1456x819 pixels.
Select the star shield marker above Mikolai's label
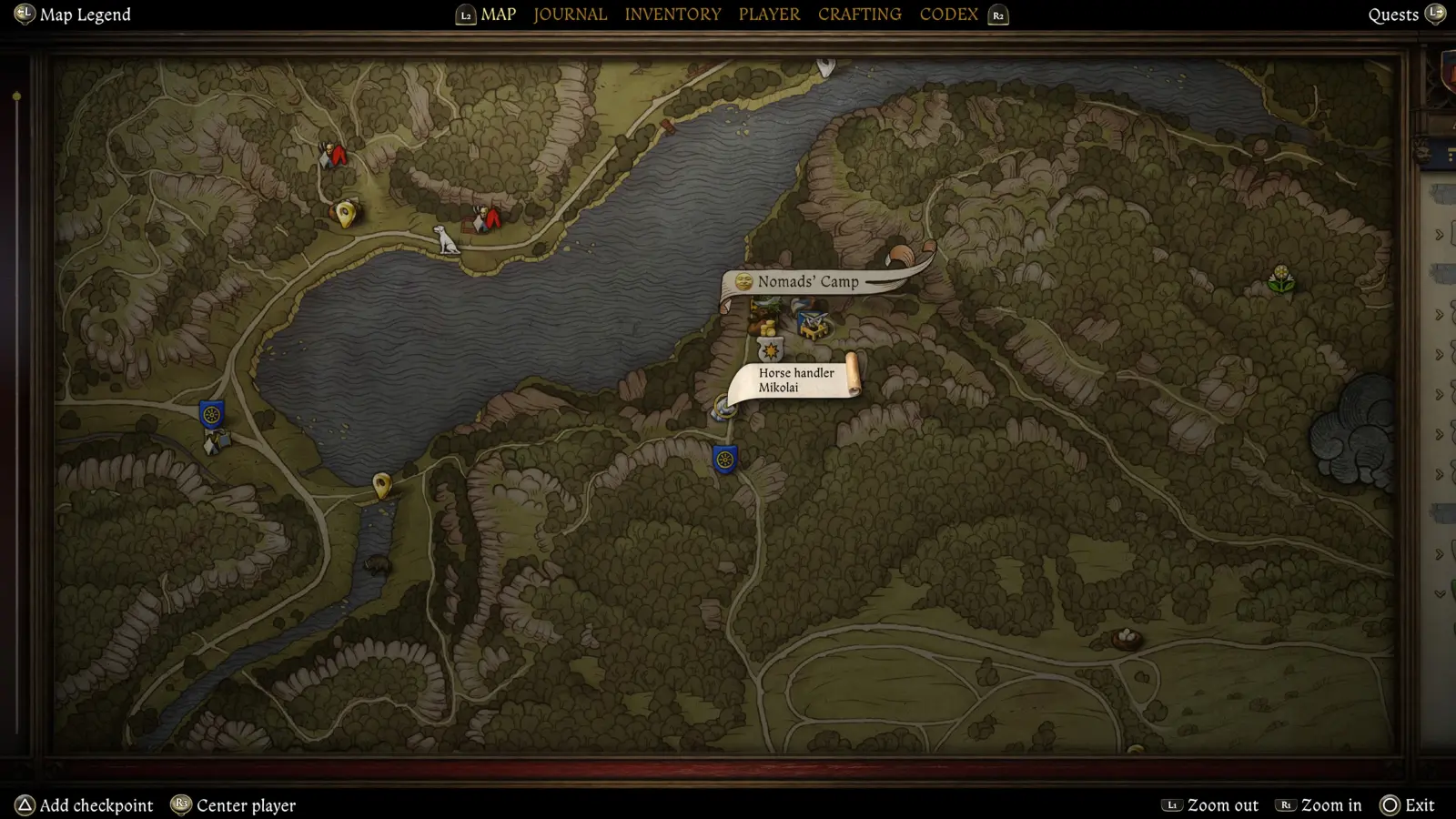pyautogui.click(x=771, y=349)
